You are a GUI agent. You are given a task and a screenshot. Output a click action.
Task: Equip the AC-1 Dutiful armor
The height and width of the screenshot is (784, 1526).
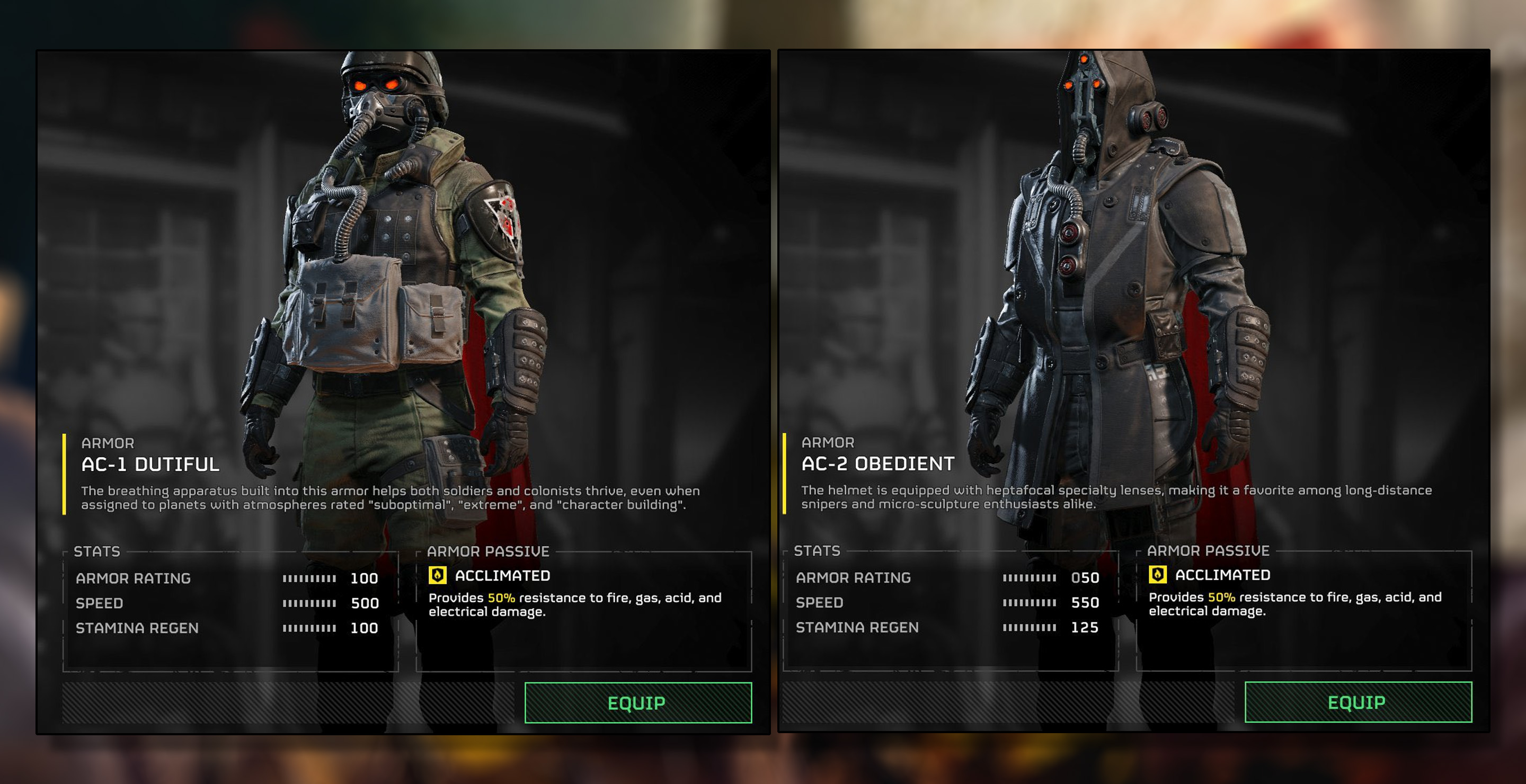(x=638, y=703)
